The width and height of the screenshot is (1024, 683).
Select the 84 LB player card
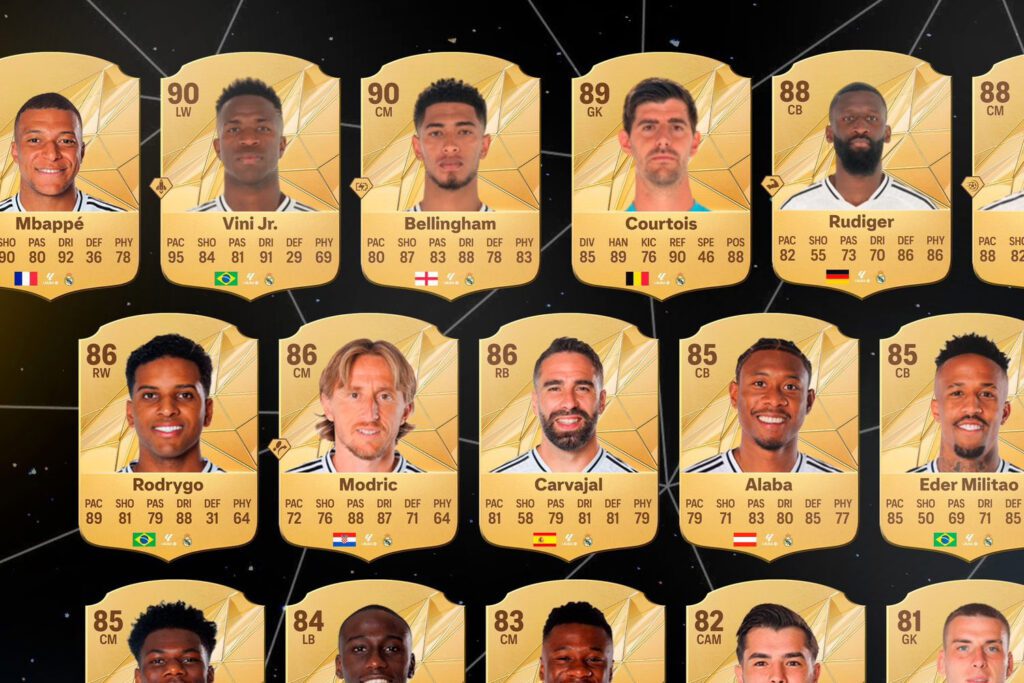click(374, 640)
